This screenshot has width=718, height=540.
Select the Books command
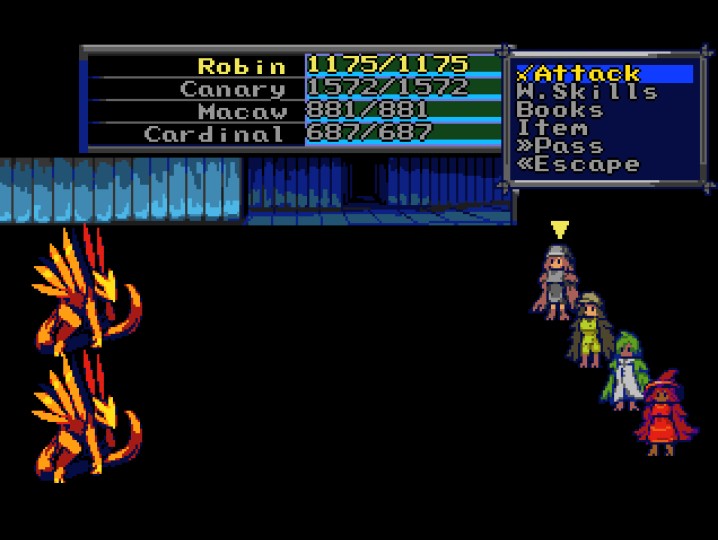click(x=560, y=110)
